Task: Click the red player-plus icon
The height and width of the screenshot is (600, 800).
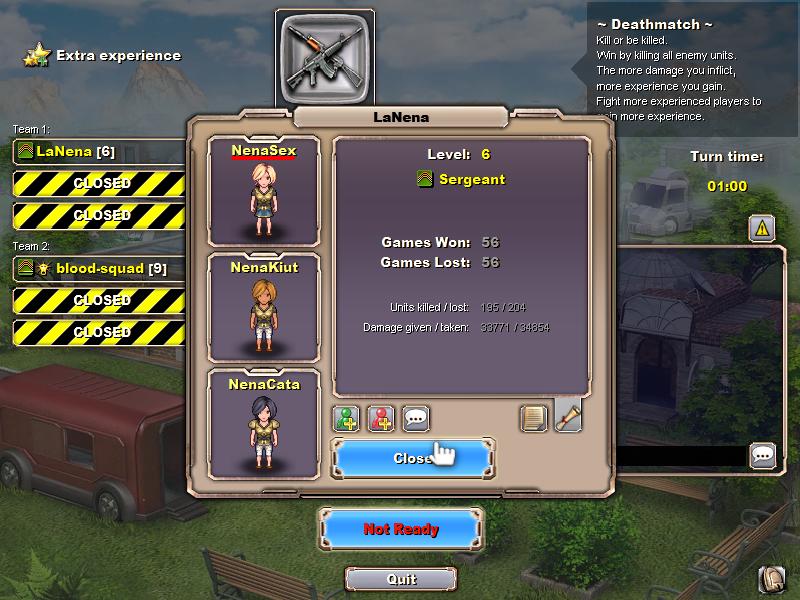Action: pos(381,418)
